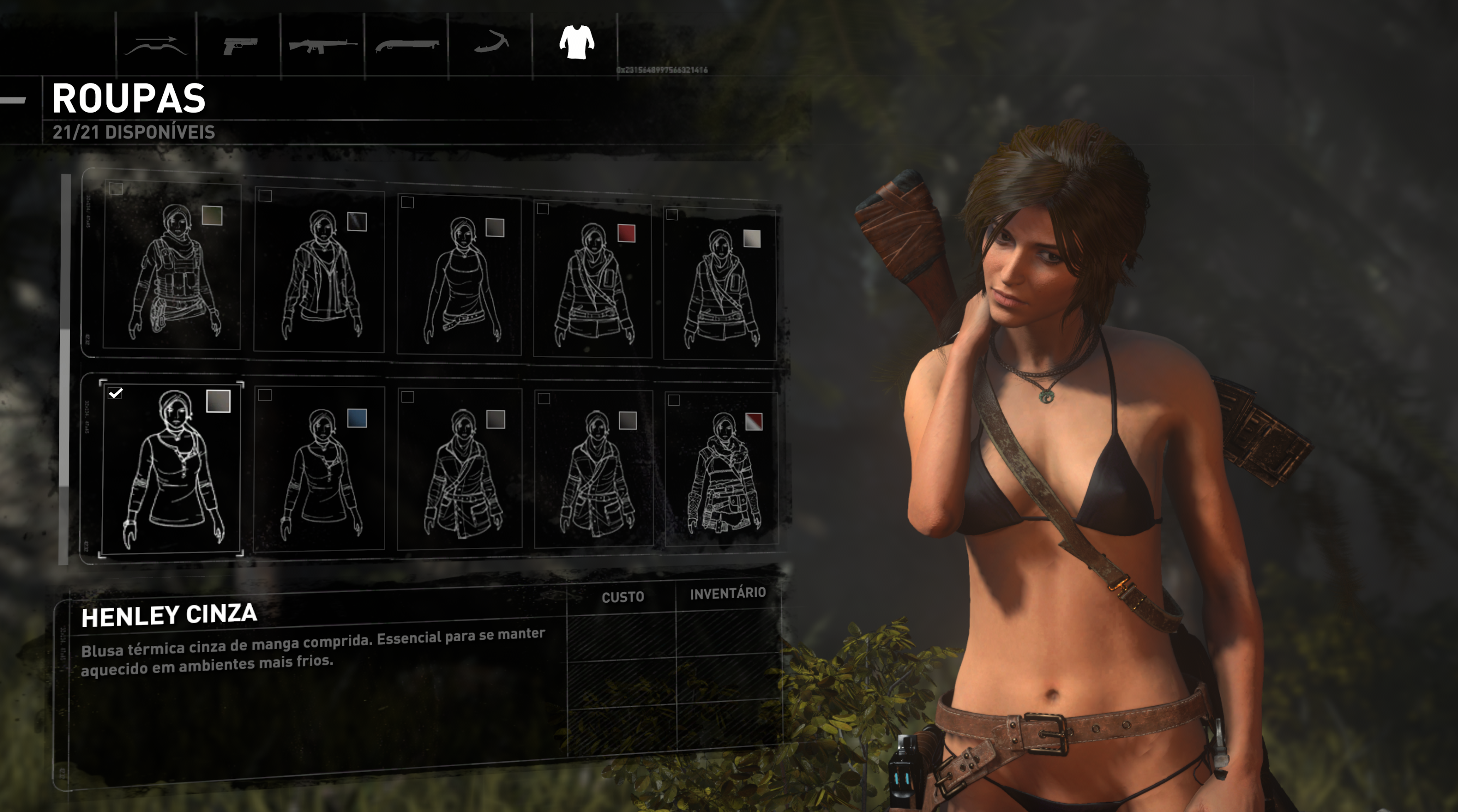
Task: Show the shotgun tab
Action: (x=406, y=45)
